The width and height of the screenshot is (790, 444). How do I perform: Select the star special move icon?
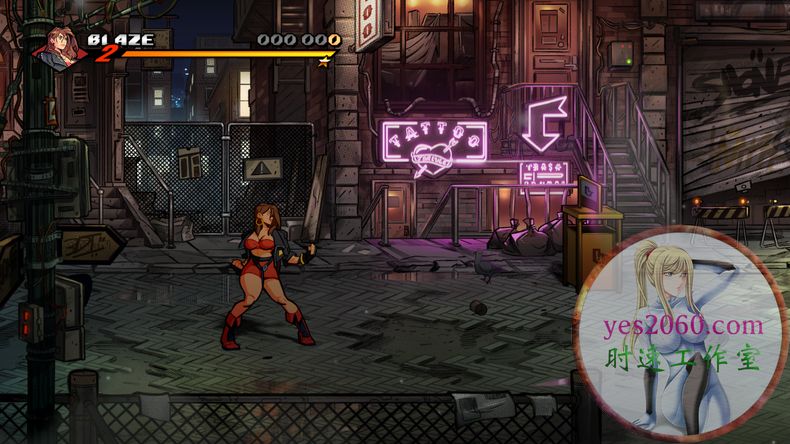pos(323,62)
